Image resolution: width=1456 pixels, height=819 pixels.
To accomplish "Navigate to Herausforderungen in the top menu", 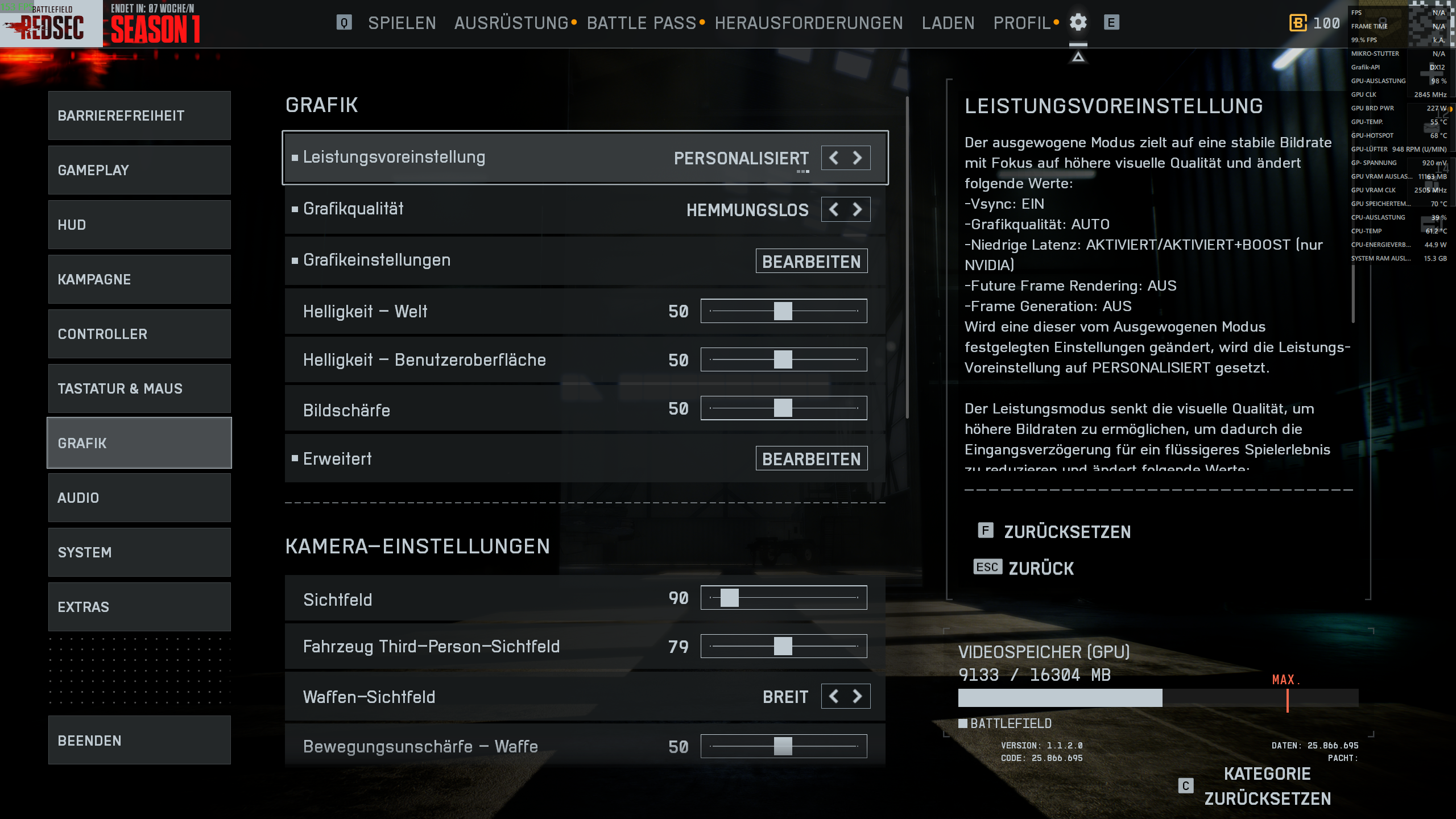I will (810, 23).
